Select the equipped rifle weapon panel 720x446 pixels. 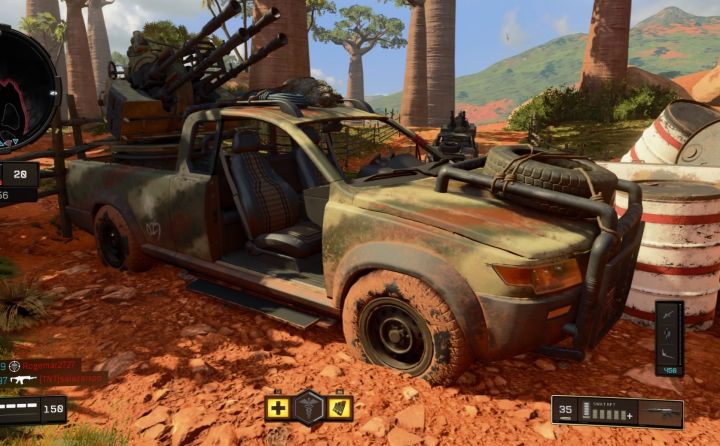pyautogui.click(x=617, y=411)
